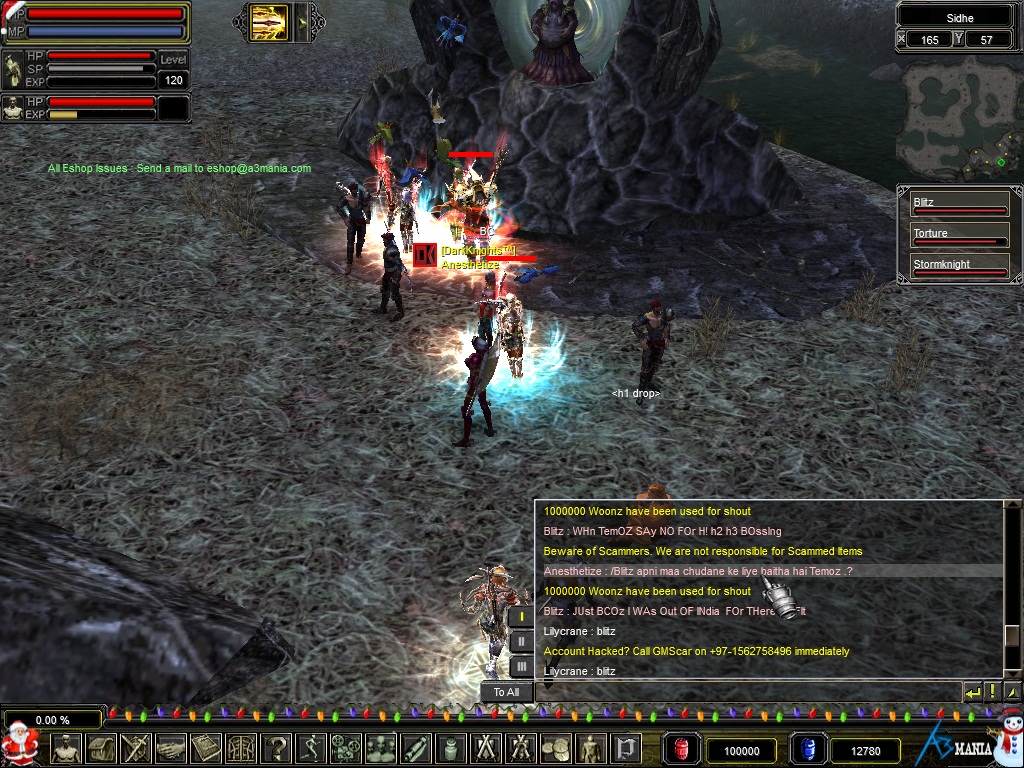Activate the golden arrows skill icon
Viewport: 1024px width, 768px height.
click(x=269, y=22)
